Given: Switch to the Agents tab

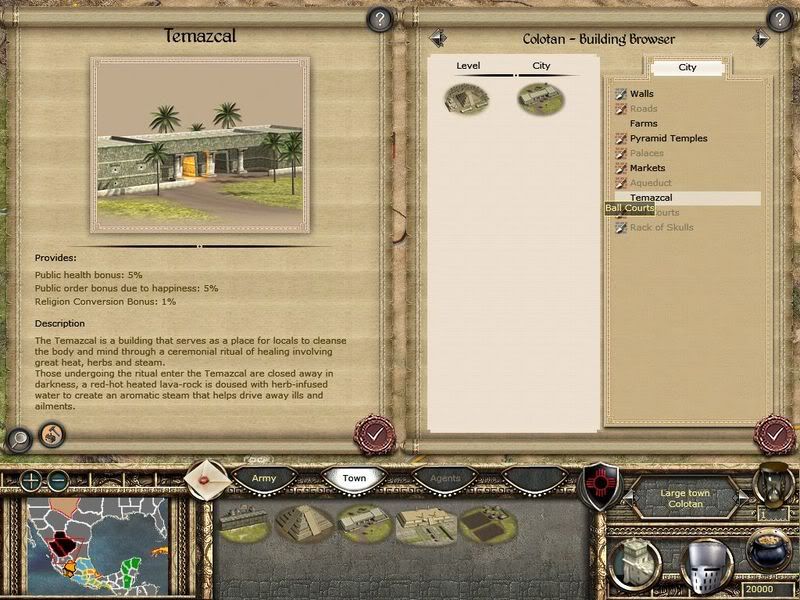Looking at the screenshot, I should (x=446, y=479).
